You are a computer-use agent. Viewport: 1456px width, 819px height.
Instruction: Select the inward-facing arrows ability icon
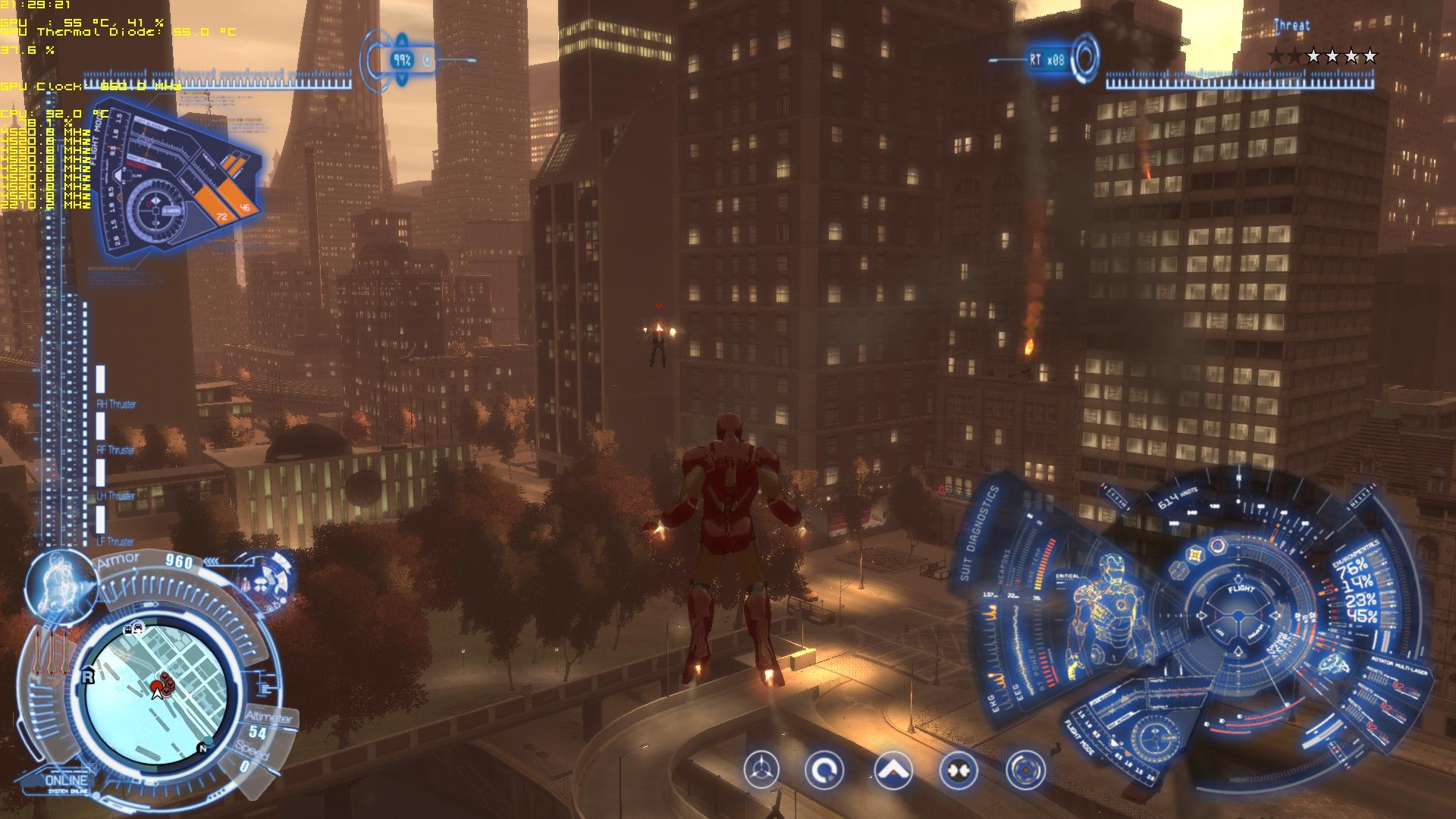tap(959, 770)
